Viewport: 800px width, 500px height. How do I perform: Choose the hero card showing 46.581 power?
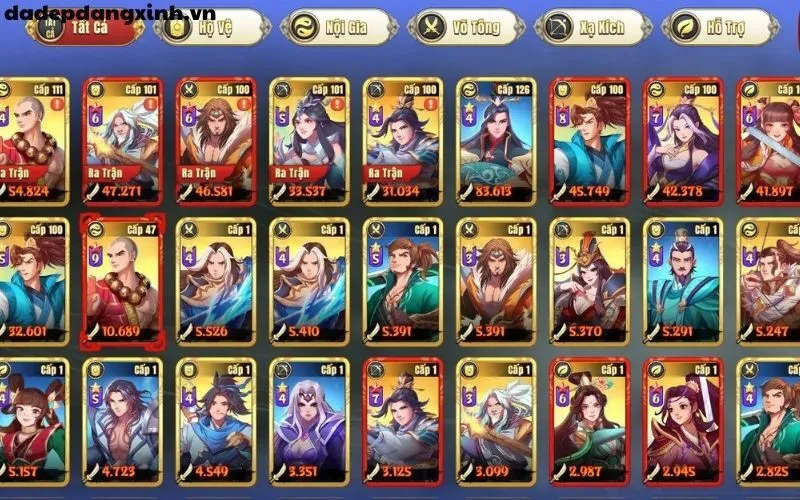coord(216,140)
